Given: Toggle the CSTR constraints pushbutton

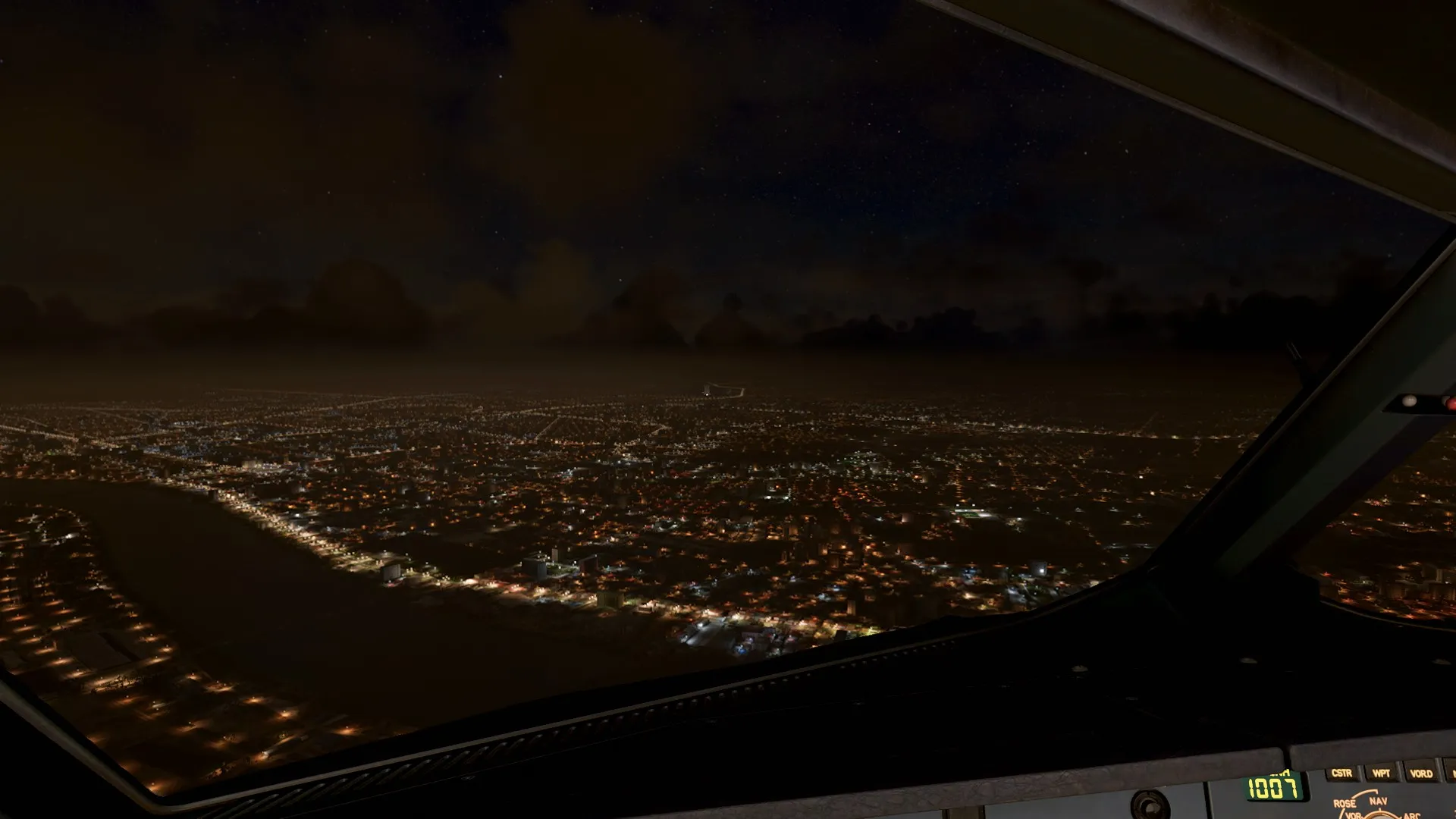Looking at the screenshot, I should [x=1341, y=773].
